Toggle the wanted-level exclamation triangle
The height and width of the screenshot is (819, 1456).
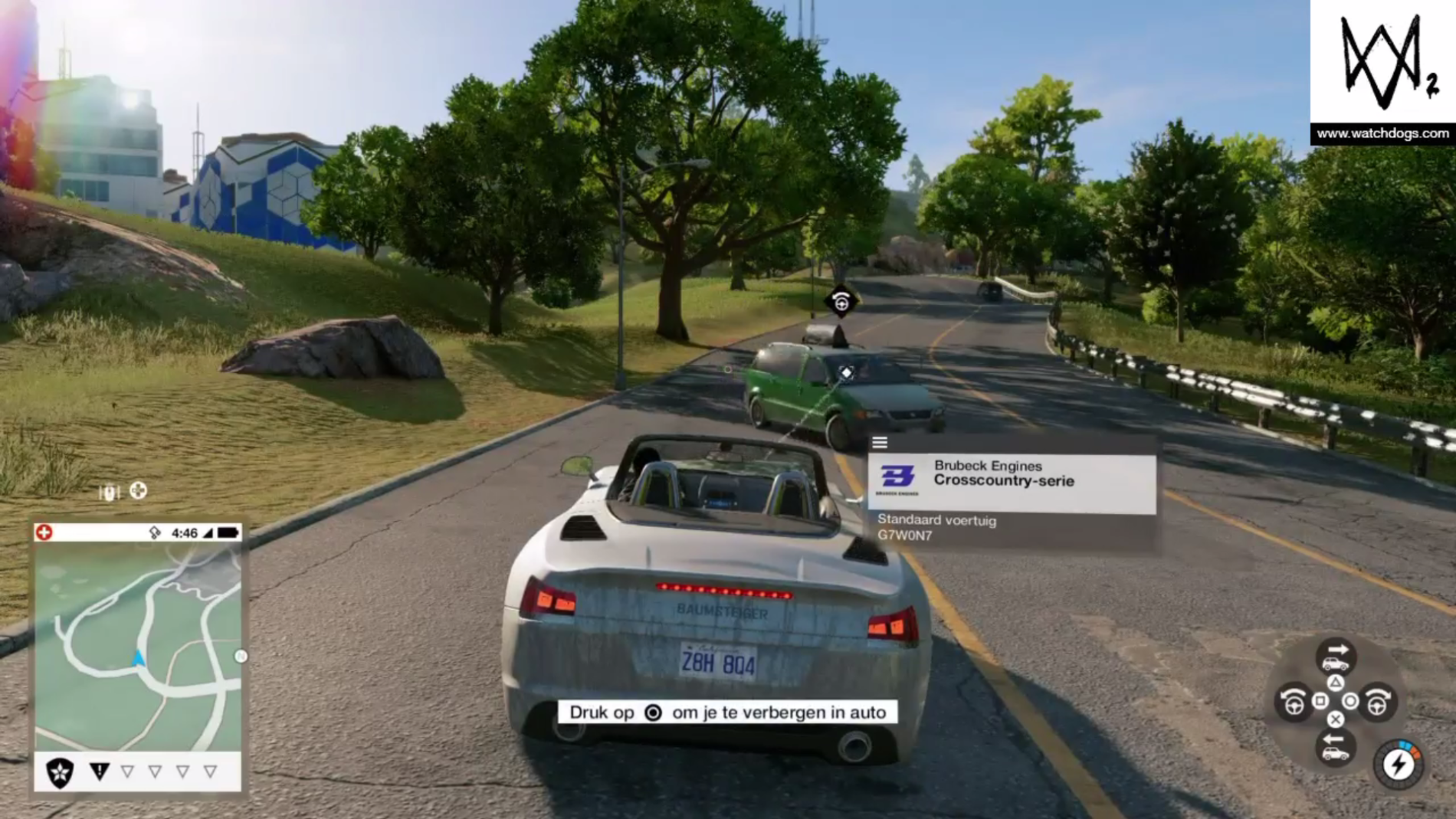[100, 770]
